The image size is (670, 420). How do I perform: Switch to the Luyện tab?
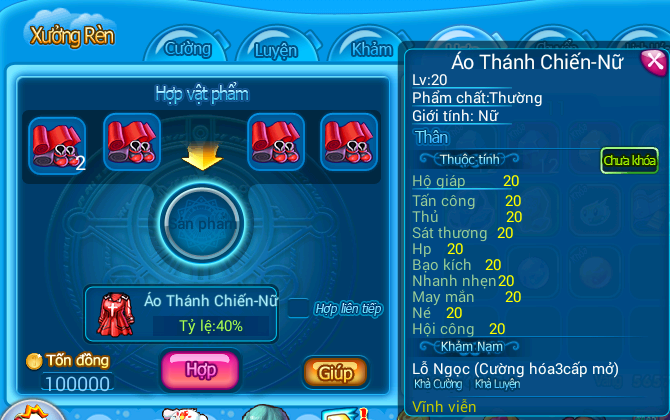tap(276, 49)
